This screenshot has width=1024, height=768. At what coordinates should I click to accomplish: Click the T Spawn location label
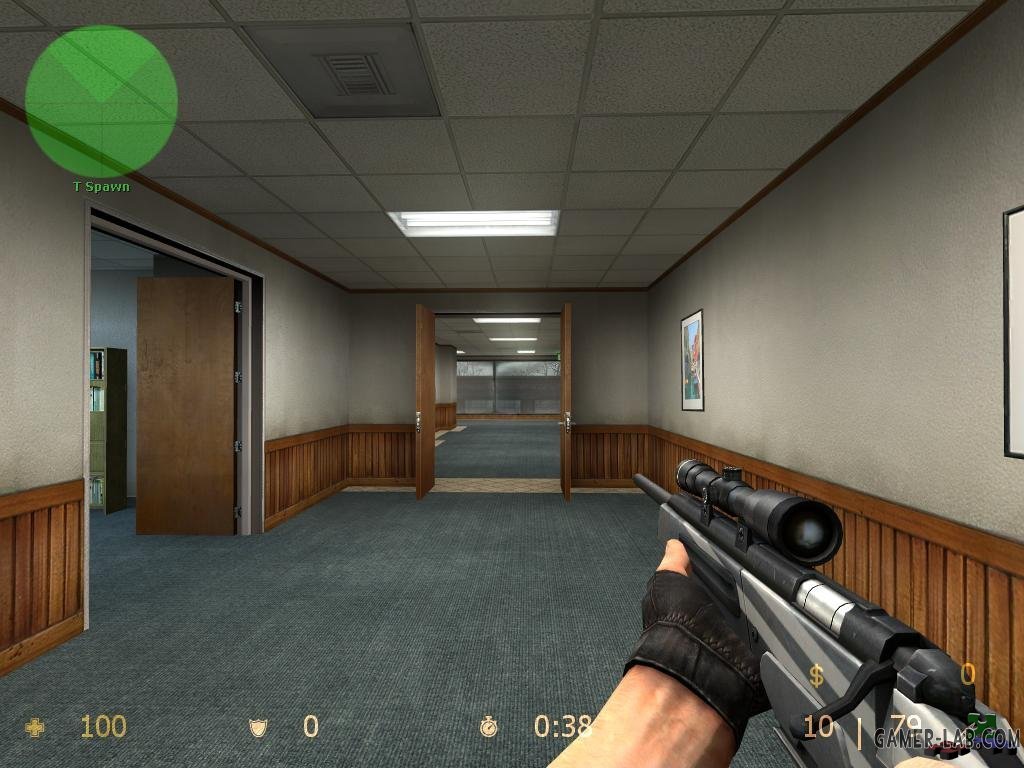[101, 187]
